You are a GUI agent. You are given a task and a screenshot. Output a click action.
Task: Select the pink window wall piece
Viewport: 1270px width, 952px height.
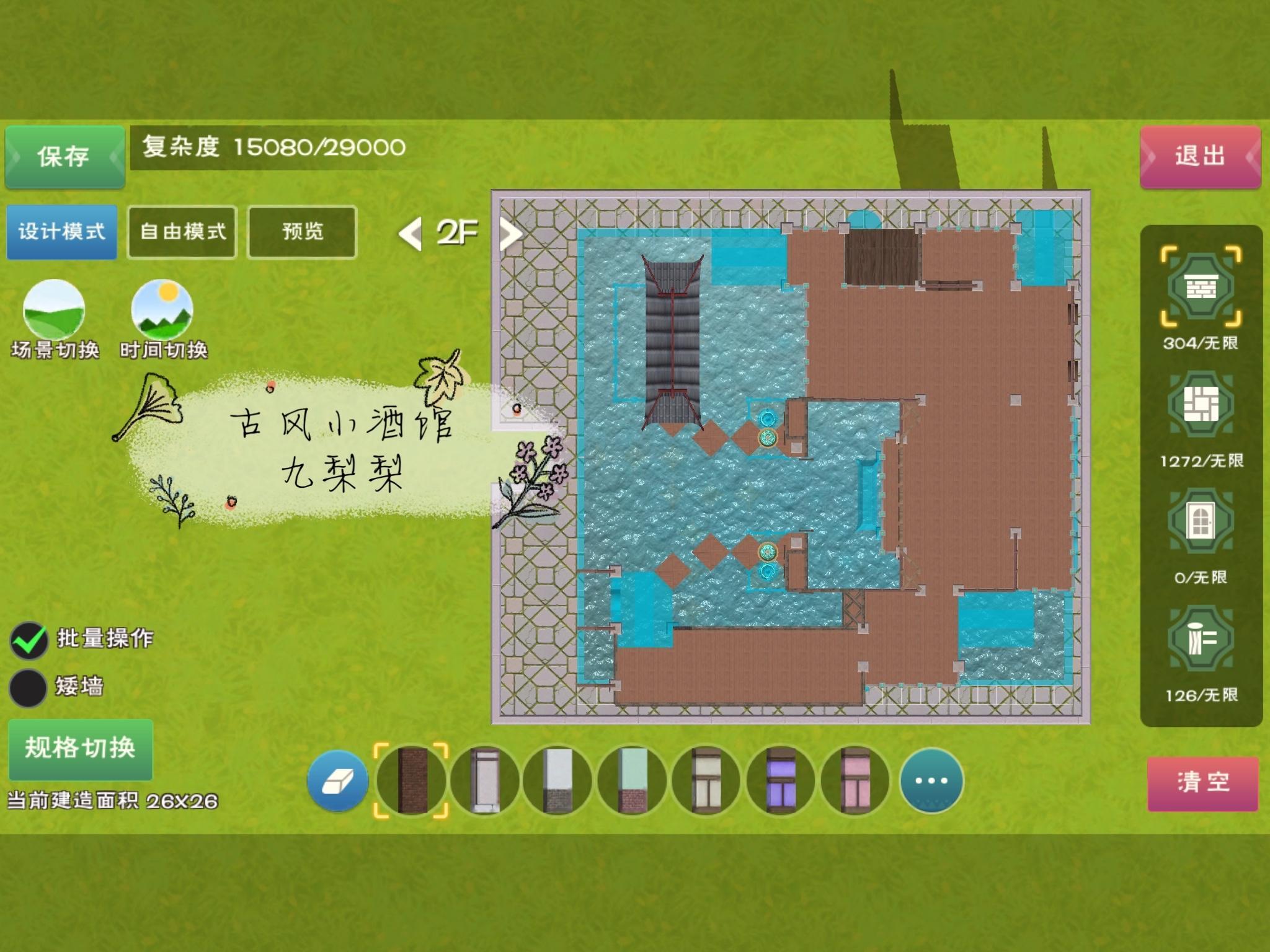coord(855,781)
